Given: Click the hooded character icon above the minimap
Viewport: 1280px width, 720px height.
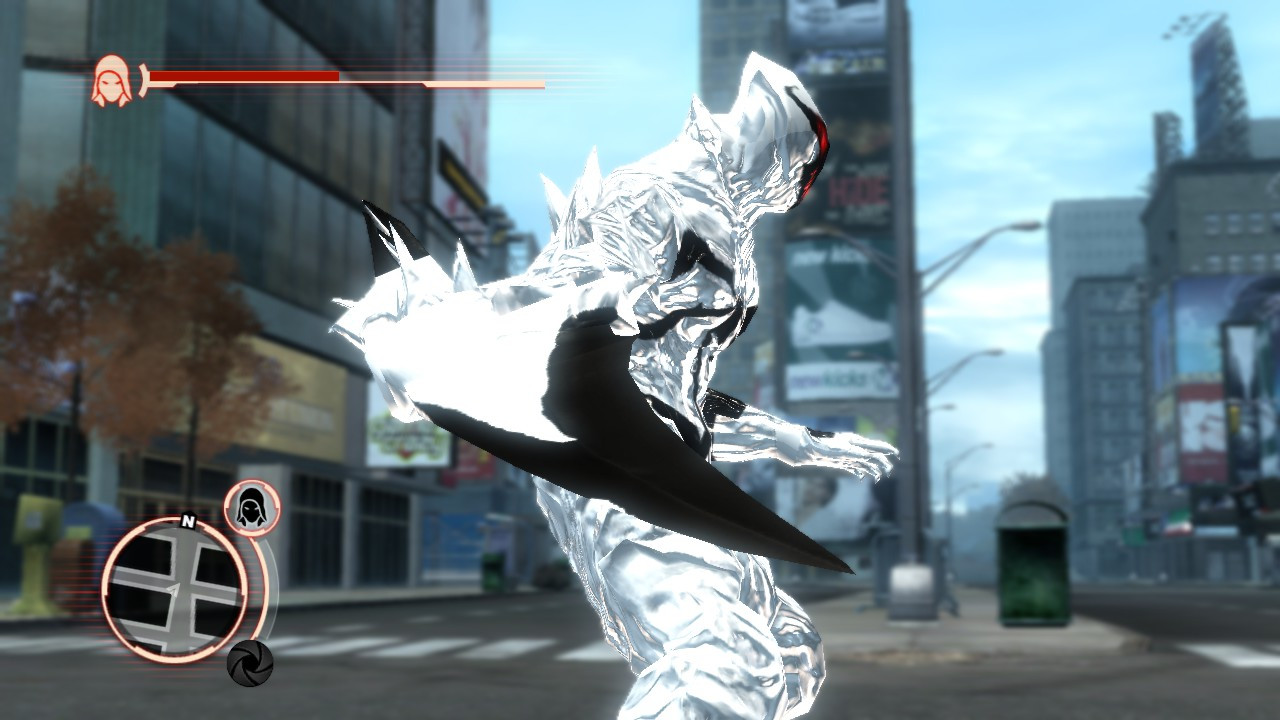Looking at the screenshot, I should click(254, 510).
